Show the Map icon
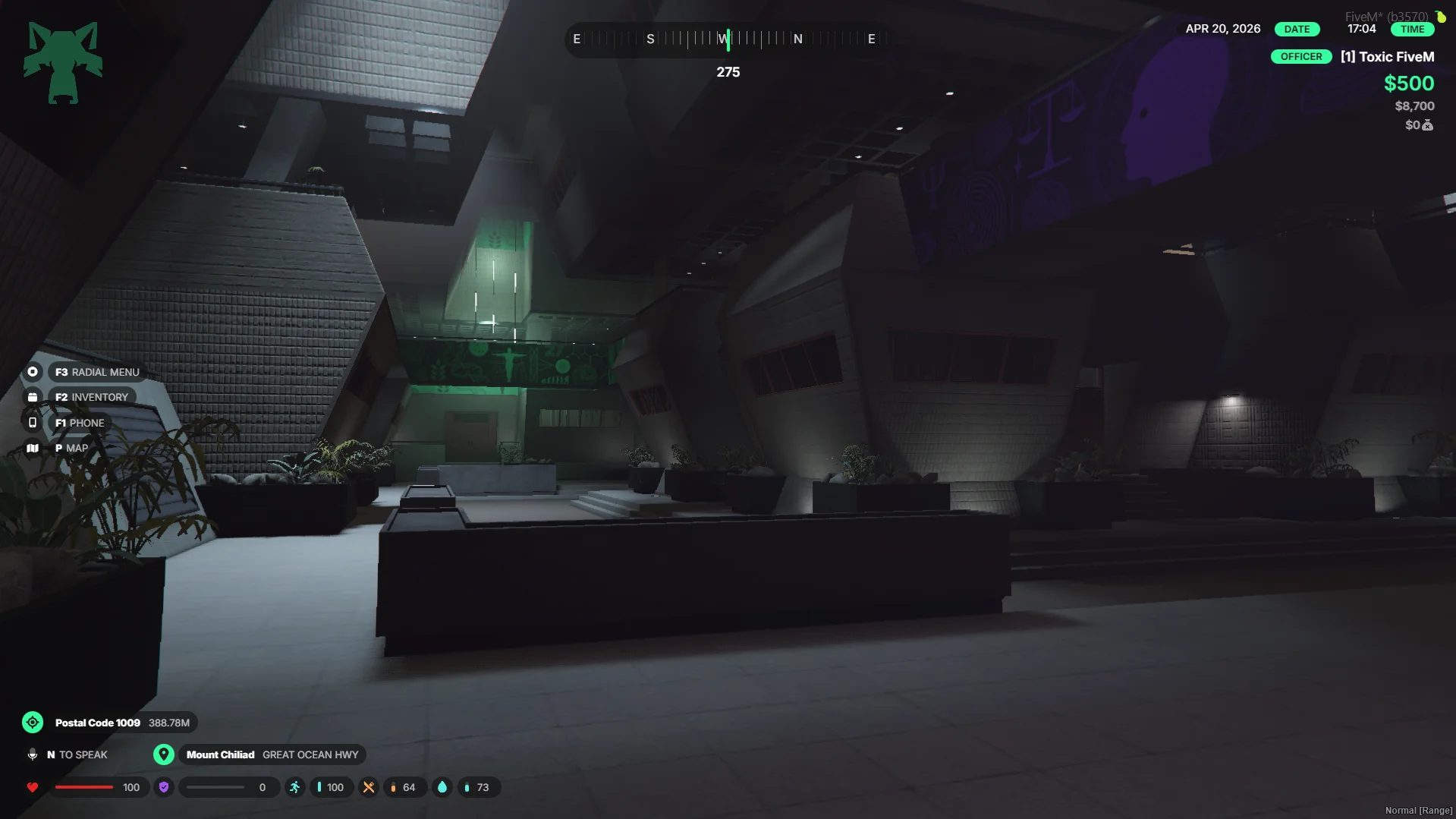 pyautogui.click(x=33, y=449)
